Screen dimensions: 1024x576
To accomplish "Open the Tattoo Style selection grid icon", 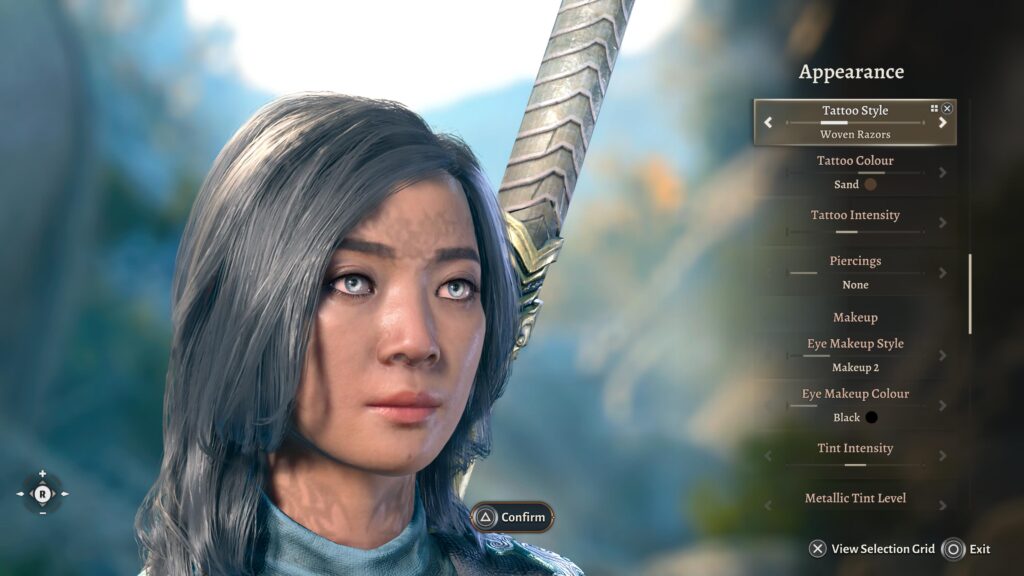I will click(934, 108).
